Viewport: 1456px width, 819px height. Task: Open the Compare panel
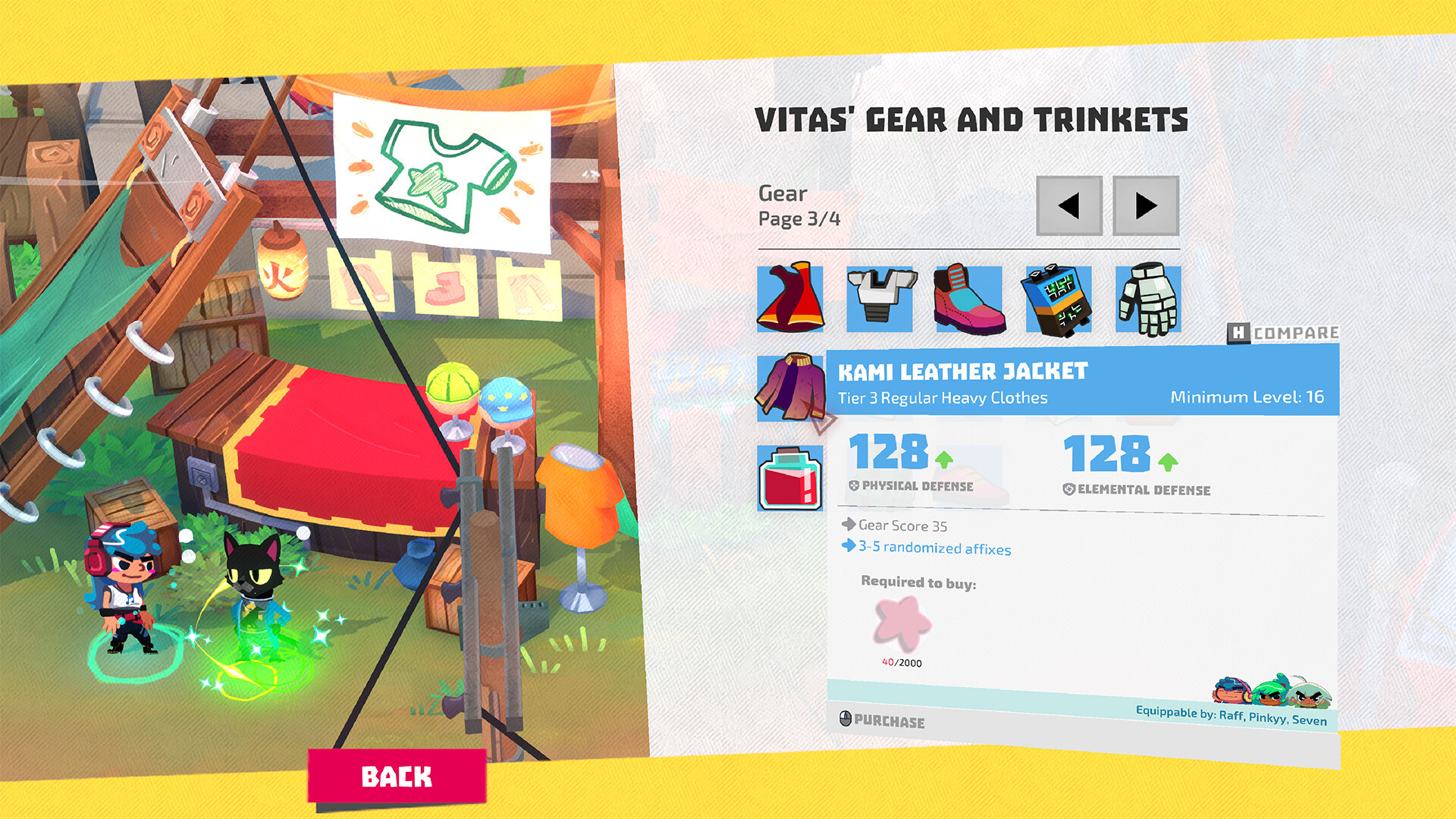click(x=1285, y=331)
